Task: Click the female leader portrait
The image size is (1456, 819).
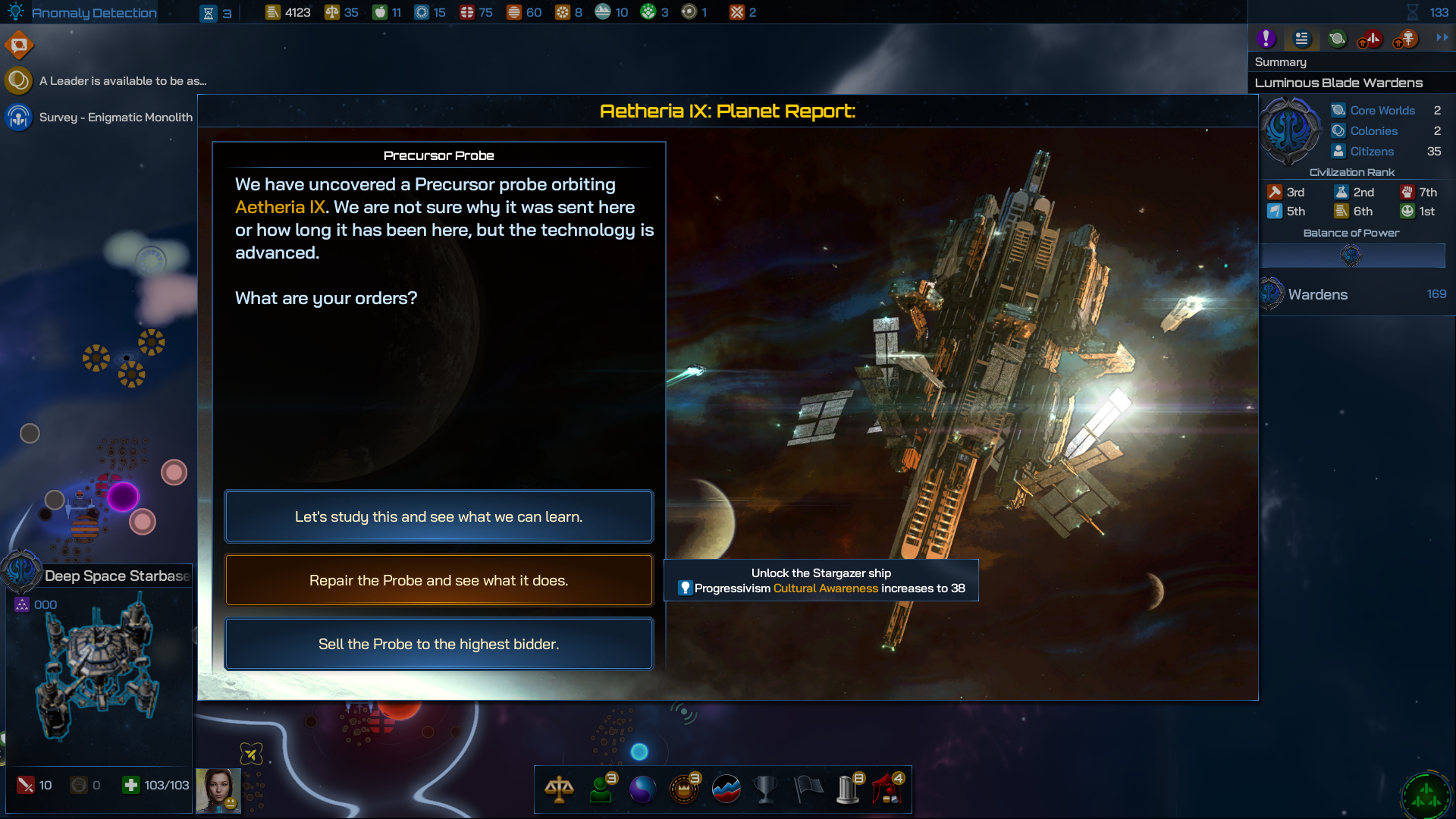Action: click(x=218, y=790)
